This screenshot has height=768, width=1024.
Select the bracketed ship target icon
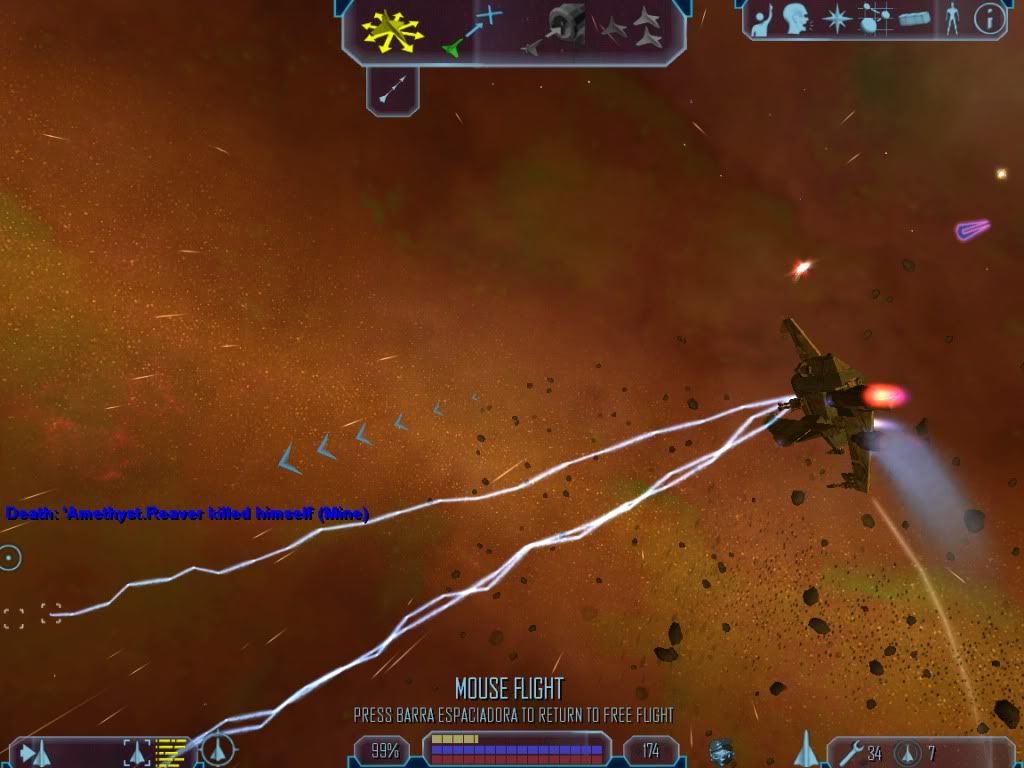136,752
